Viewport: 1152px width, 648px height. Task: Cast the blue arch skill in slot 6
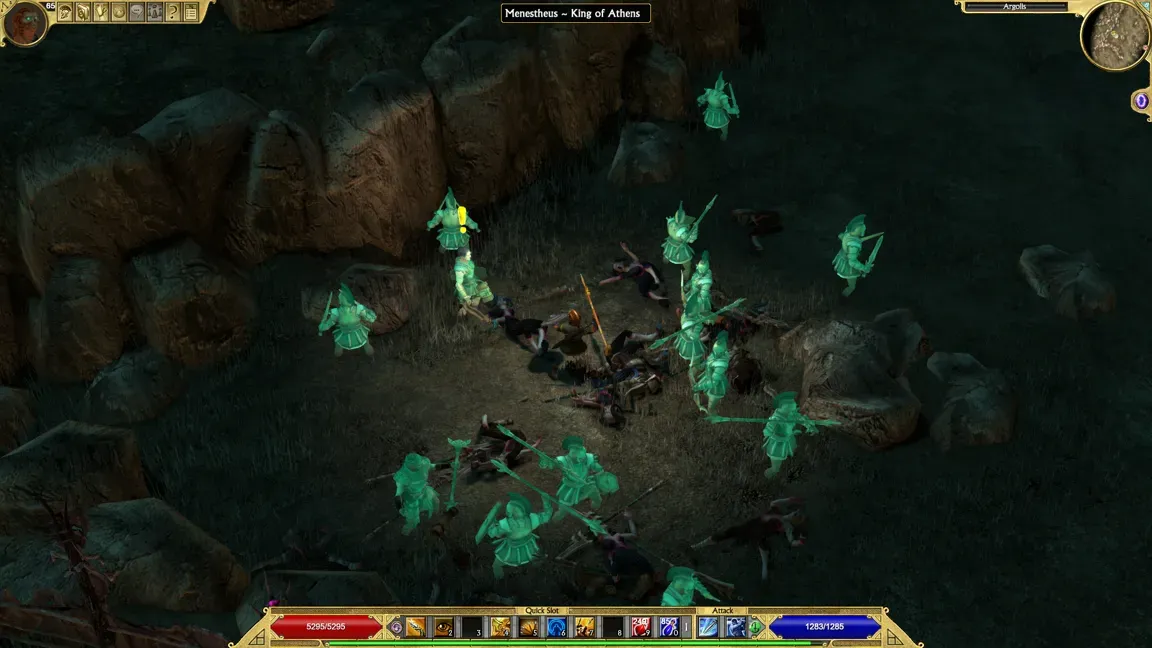(x=556, y=627)
